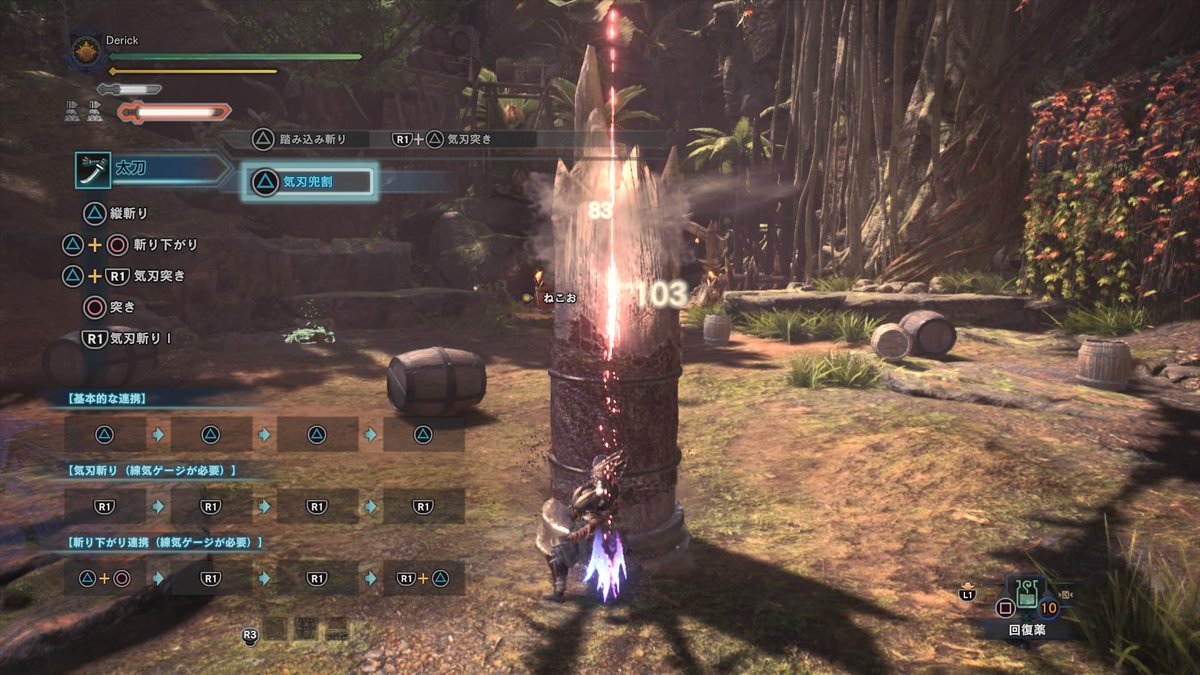Select the highlighted 気刃兜割 move box
The width and height of the screenshot is (1200, 675).
(309, 181)
